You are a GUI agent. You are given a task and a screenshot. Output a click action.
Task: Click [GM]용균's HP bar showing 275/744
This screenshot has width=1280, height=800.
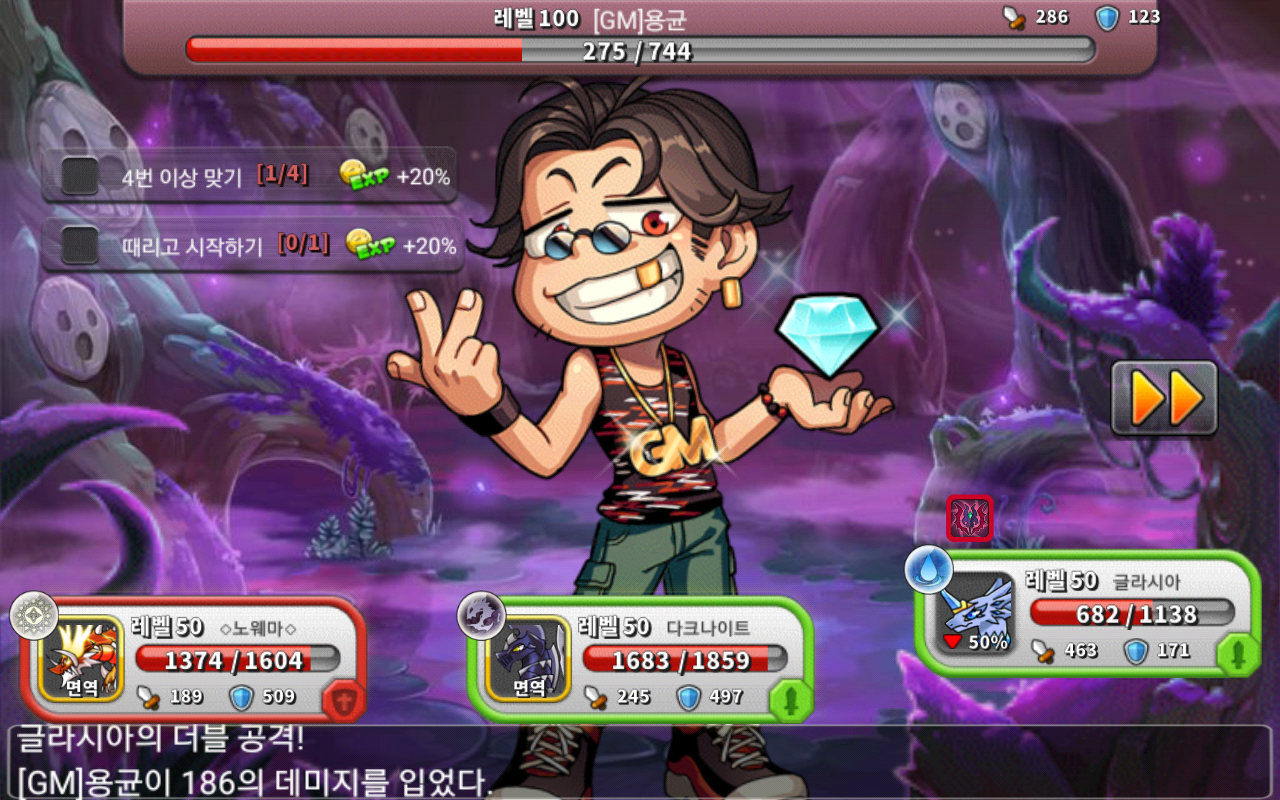point(640,50)
